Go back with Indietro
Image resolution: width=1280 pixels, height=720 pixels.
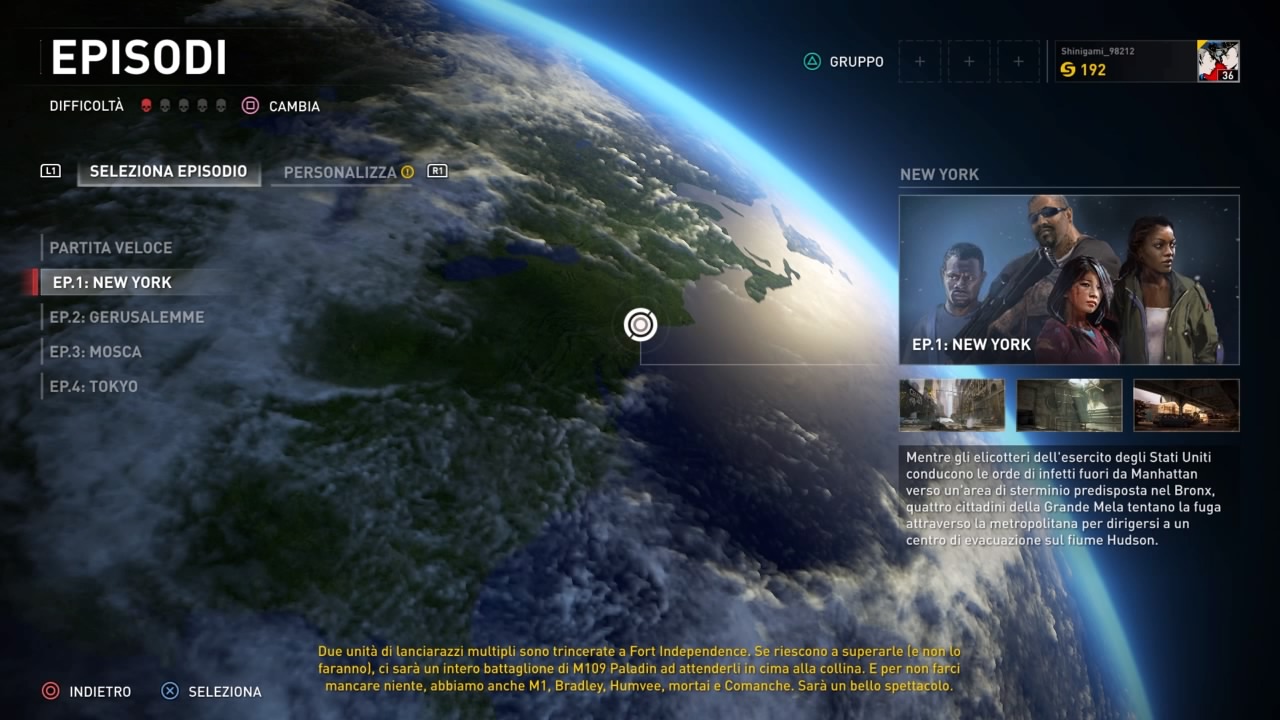(87, 691)
